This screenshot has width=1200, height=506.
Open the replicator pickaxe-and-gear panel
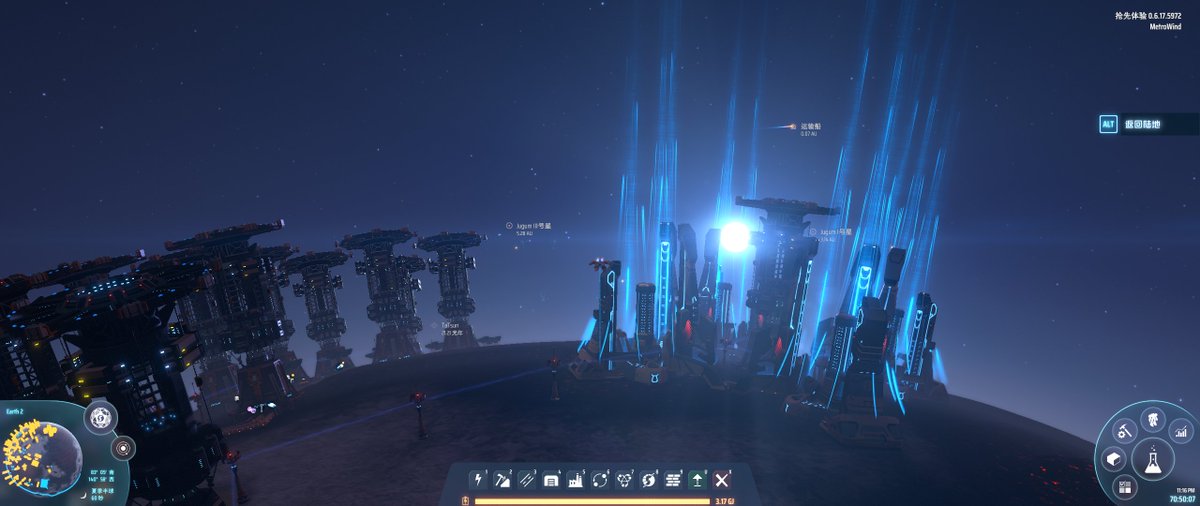tap(1125, 433)
